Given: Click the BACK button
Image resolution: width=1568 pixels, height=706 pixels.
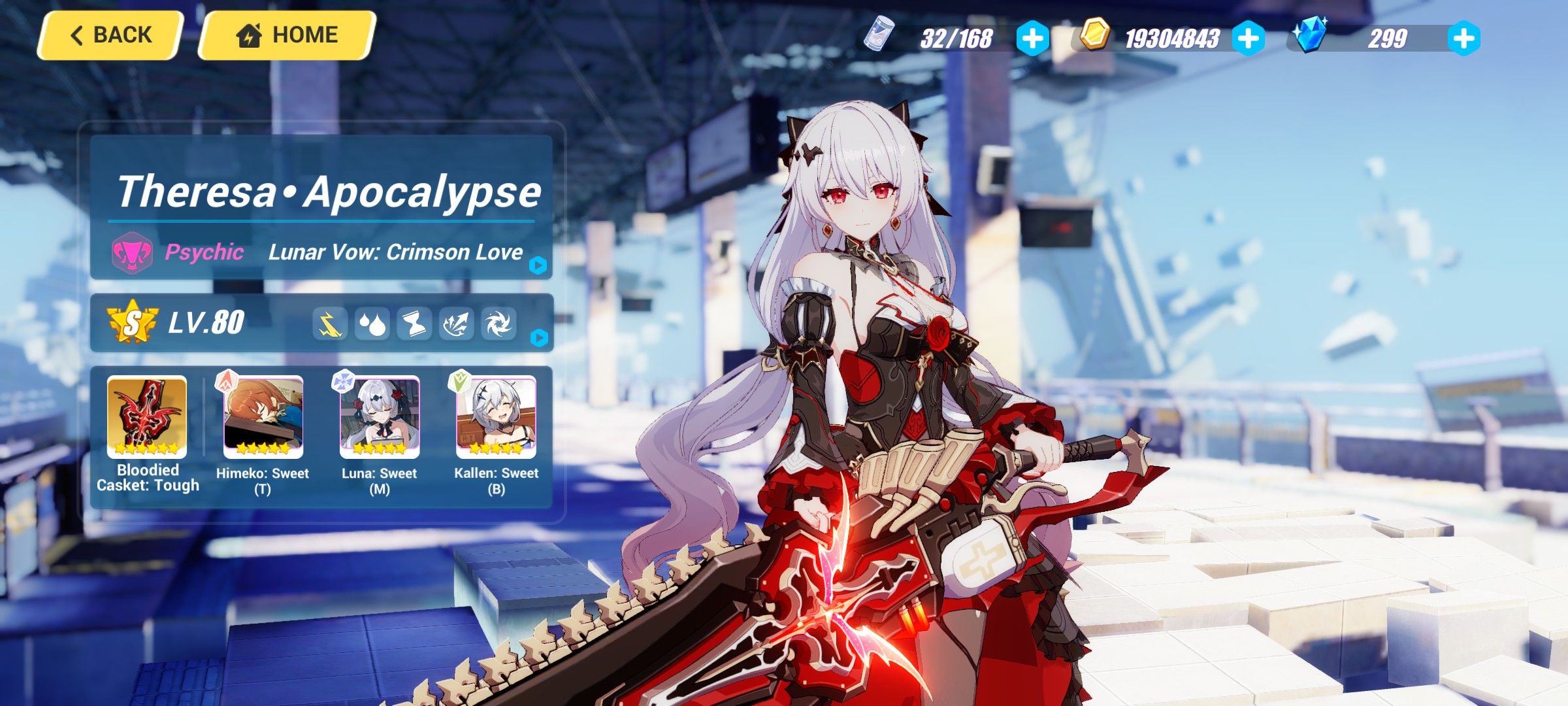Looking at the screenshot, I should point(111,34).
